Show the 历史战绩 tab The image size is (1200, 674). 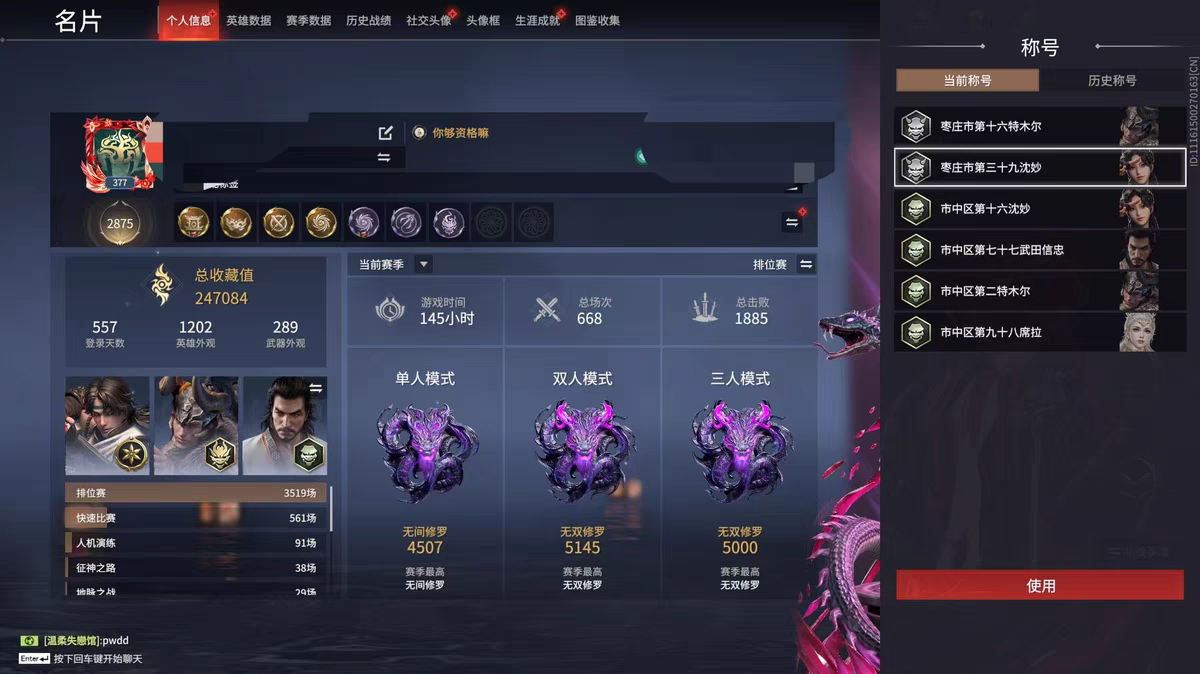pyautogui.click(x=368, y=20)
